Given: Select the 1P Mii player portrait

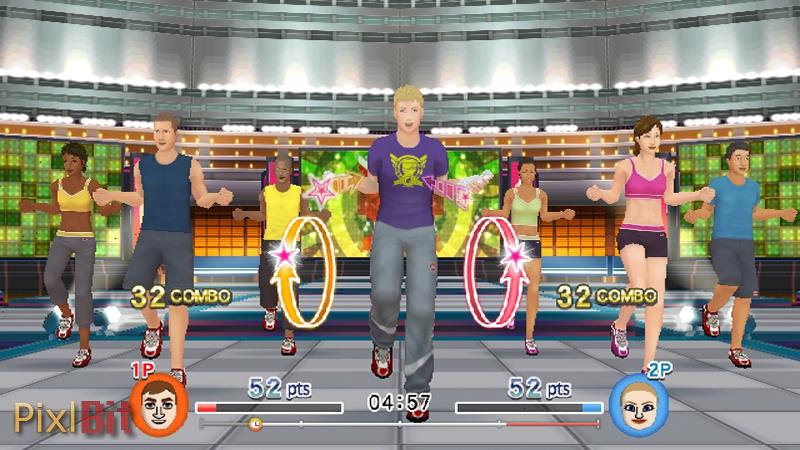Looking at the screenshot, I should point(158,404).
